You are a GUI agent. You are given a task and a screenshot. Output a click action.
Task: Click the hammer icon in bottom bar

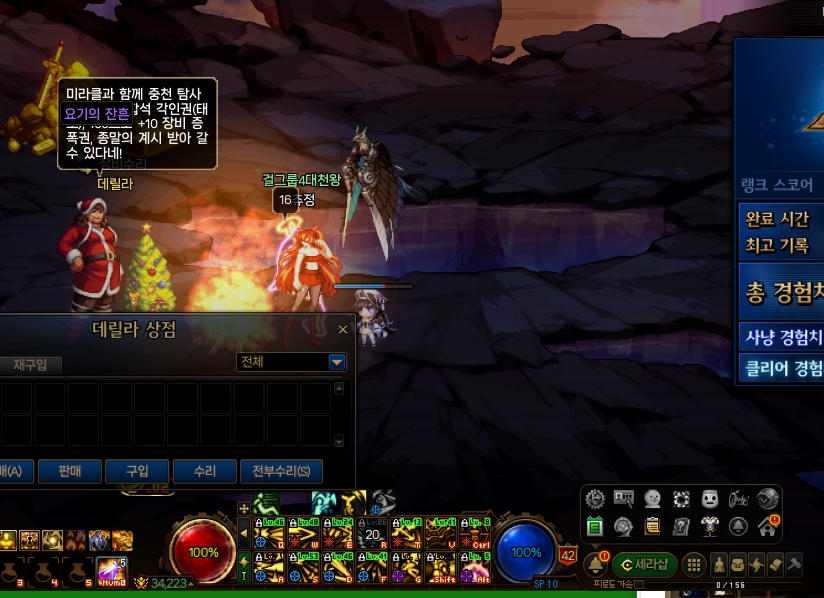pyautogui.click(x=794, y=564)
